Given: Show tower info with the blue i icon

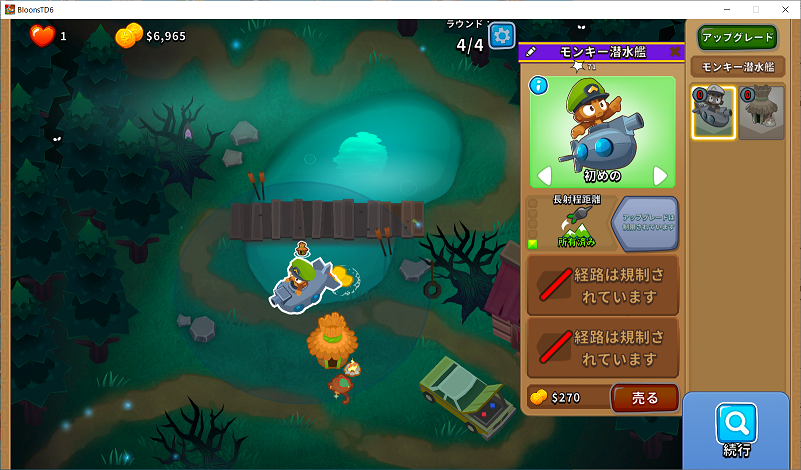Looking at the screenshot, I should coord(540,86).
